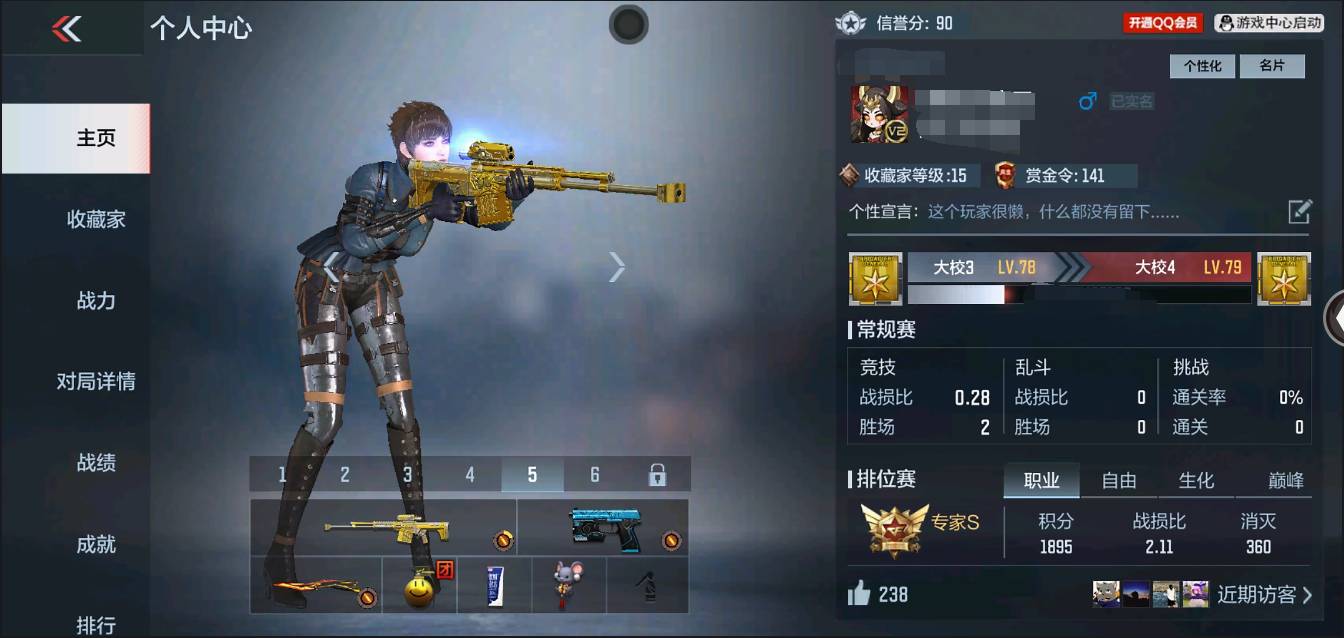Go back using the double arrow button

coord(66,29)
